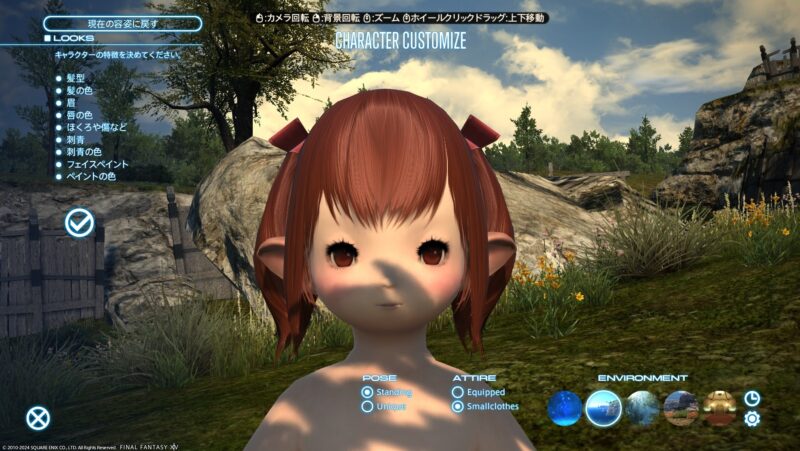
Task: Click the clock time-of-day icon
Action: 752,398
